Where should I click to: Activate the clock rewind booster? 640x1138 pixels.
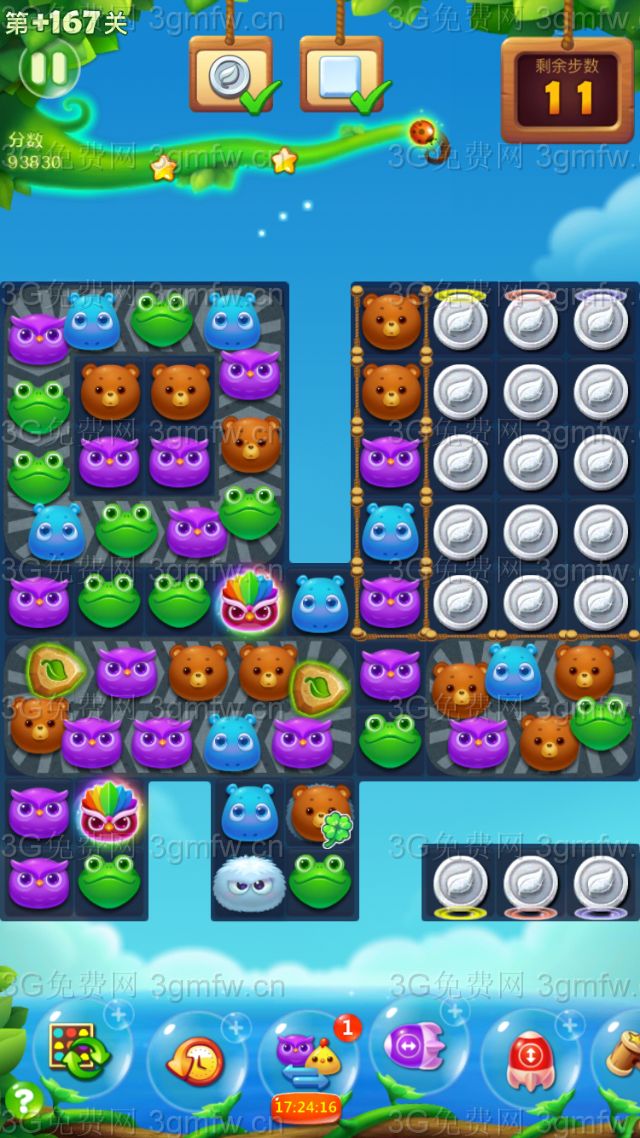point(196,1059)
